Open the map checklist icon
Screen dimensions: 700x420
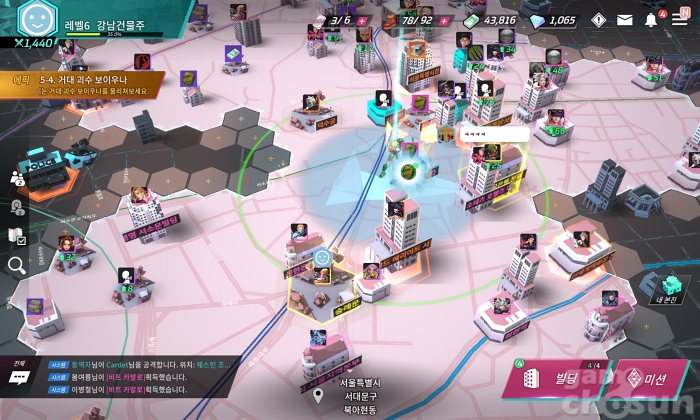pos(17,236)
